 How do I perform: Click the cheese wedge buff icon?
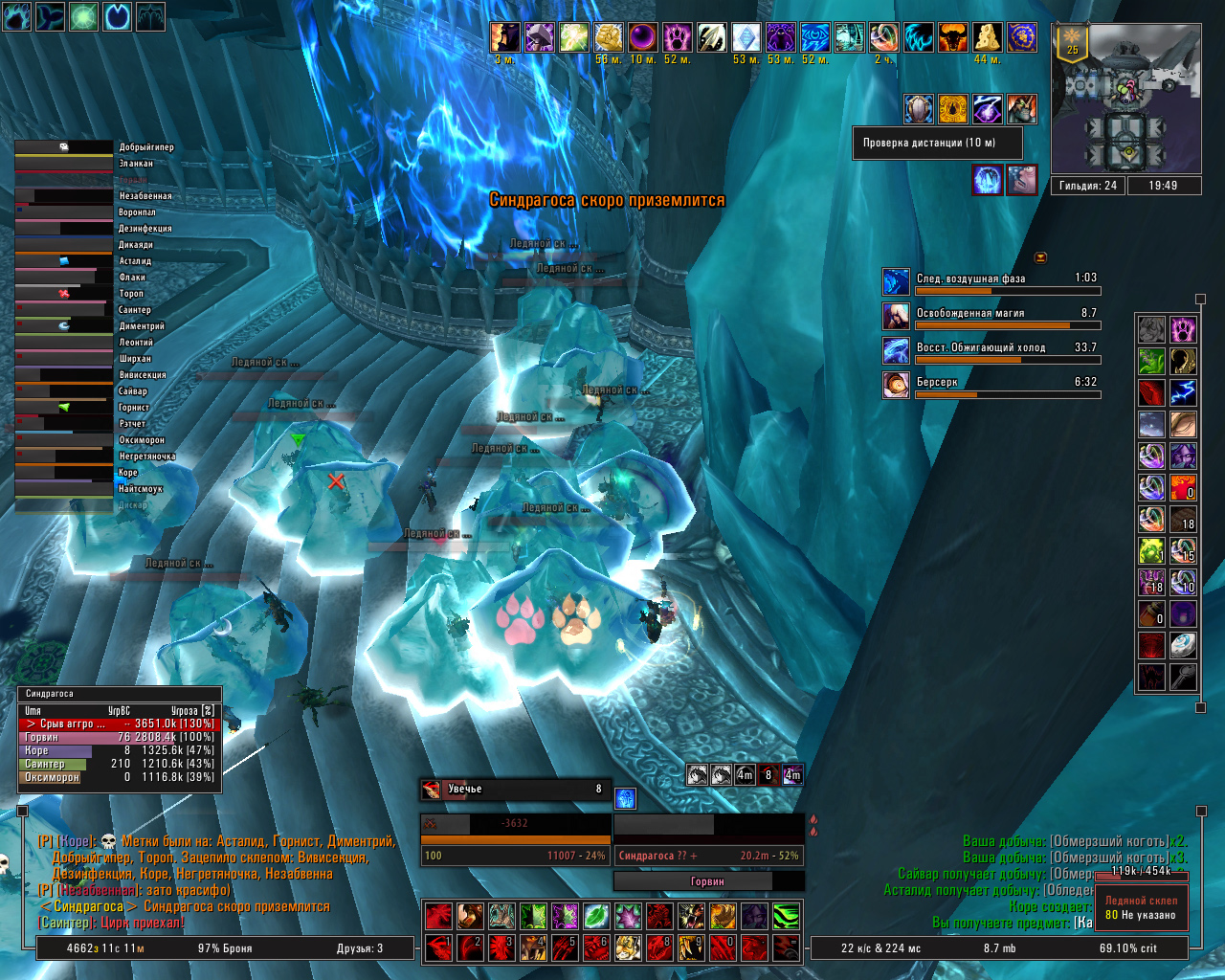(987, 38)
